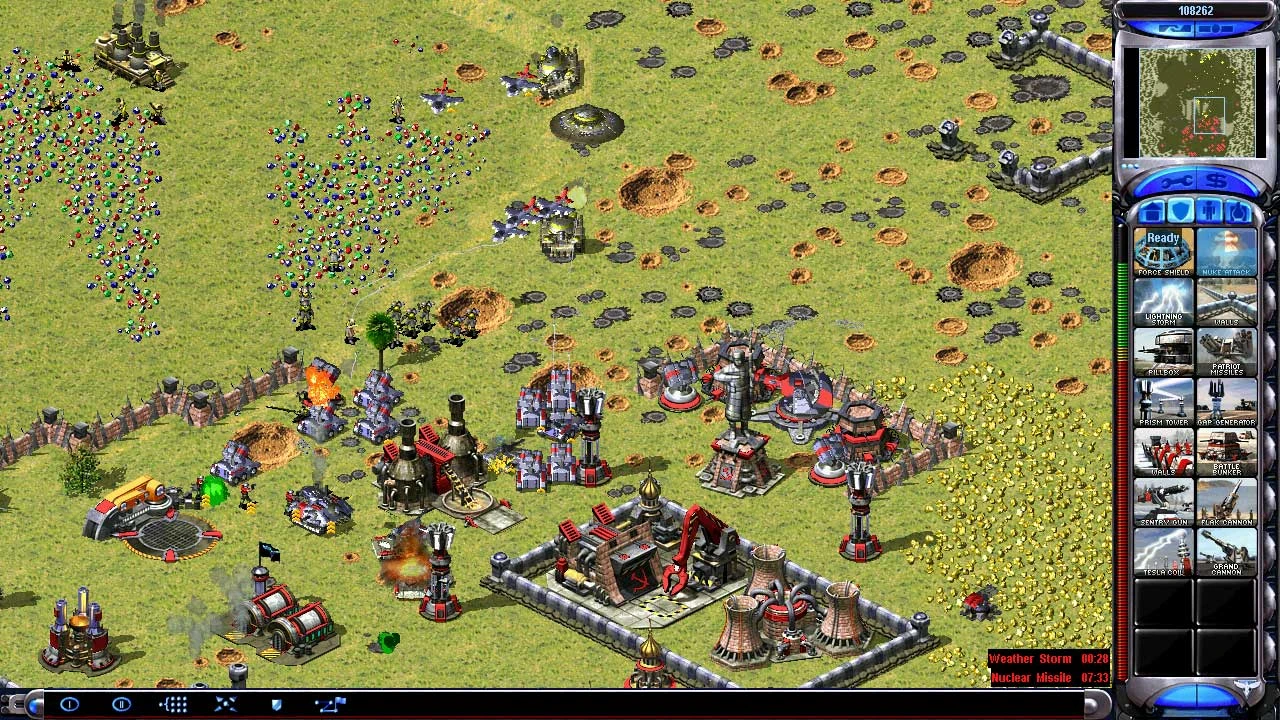
Task: Choose the Lightning Storm icon
Action: tap(1163, 302)
